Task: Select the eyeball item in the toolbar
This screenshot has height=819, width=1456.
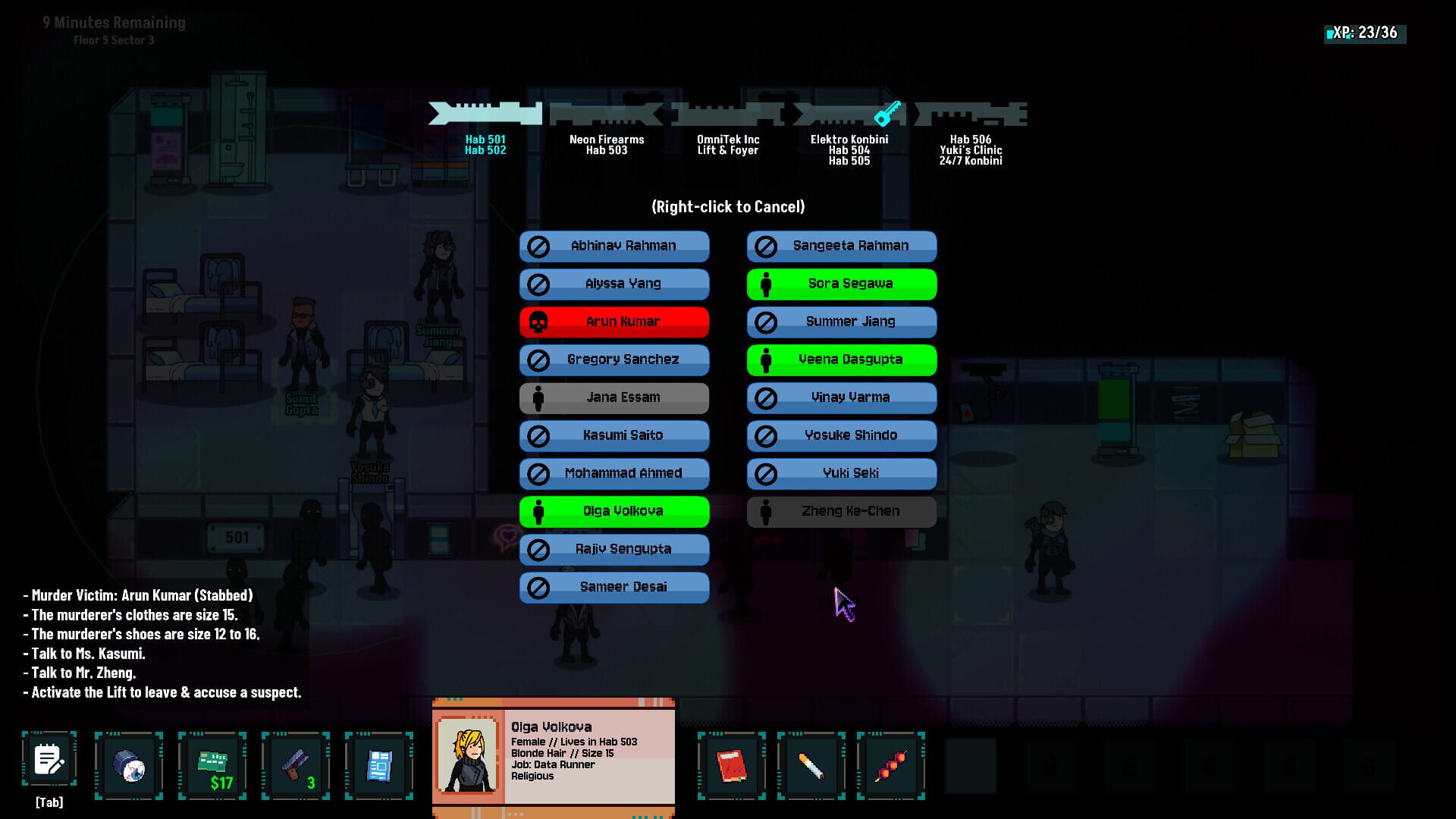Action: 128,765
